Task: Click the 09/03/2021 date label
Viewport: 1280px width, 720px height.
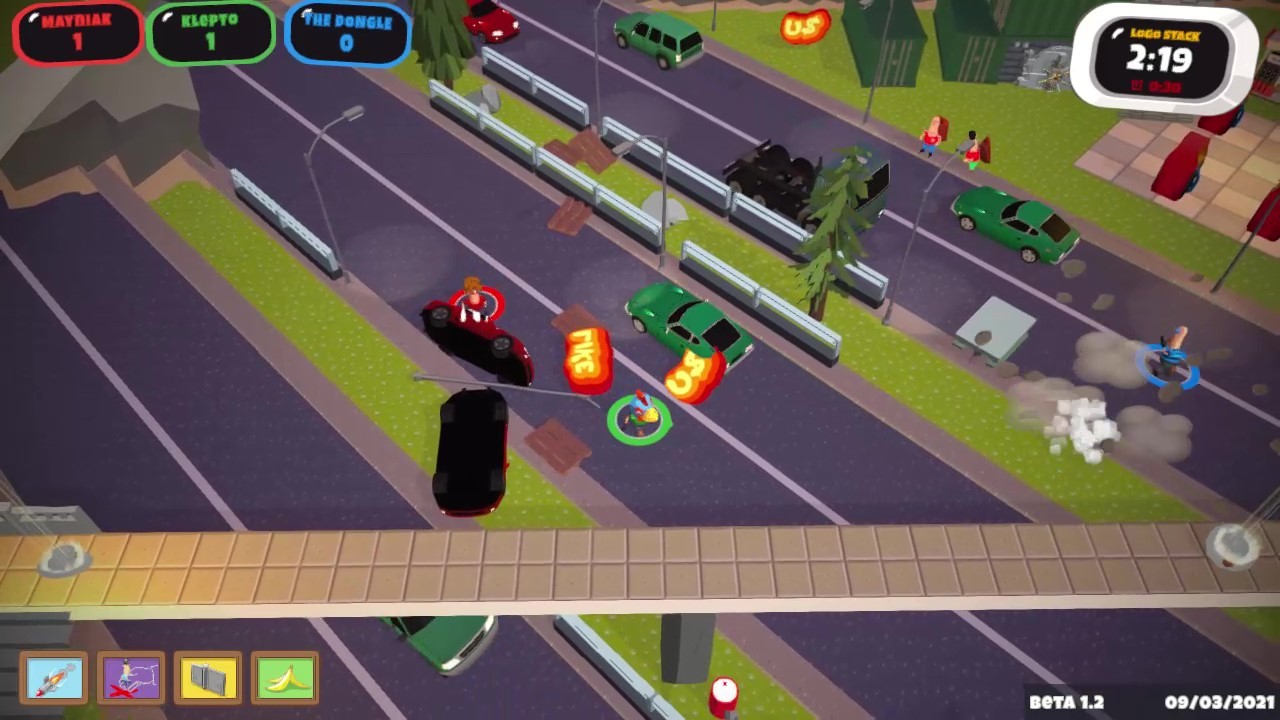Action: (1221, 703)
